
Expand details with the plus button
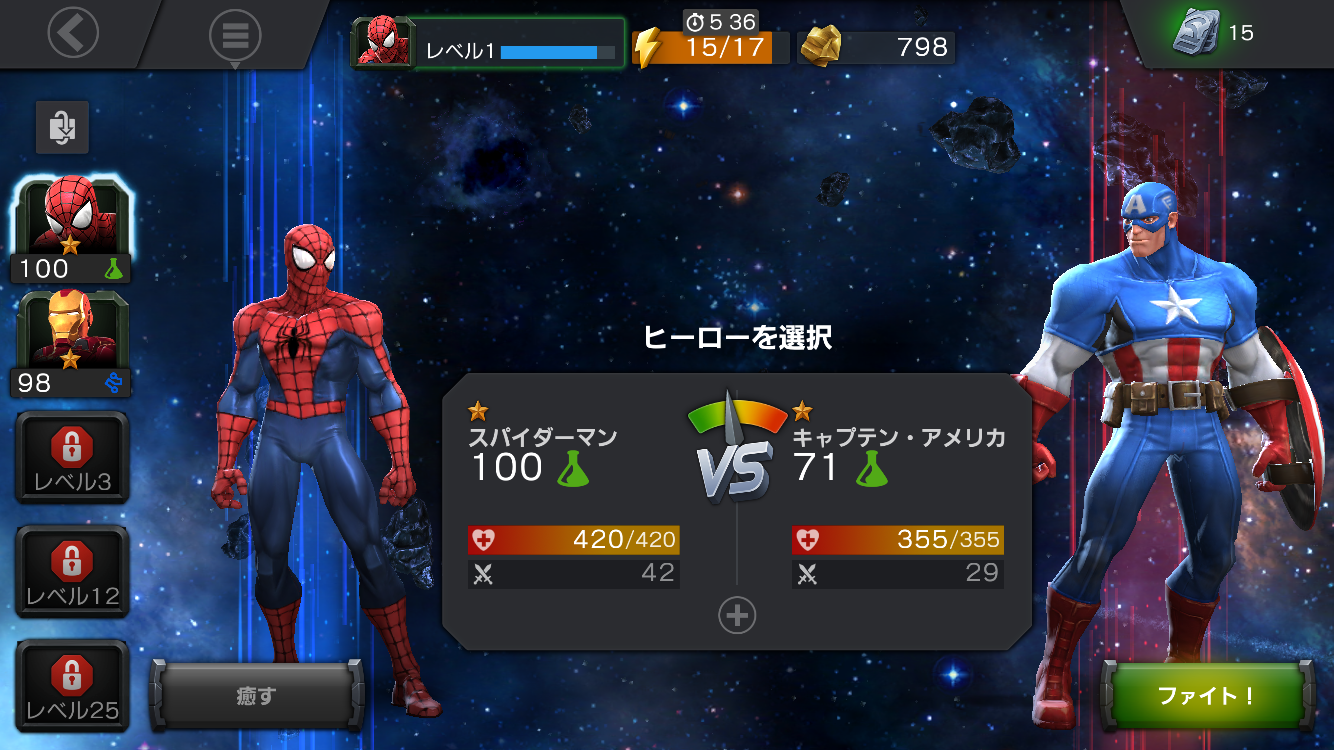(737, 616)
